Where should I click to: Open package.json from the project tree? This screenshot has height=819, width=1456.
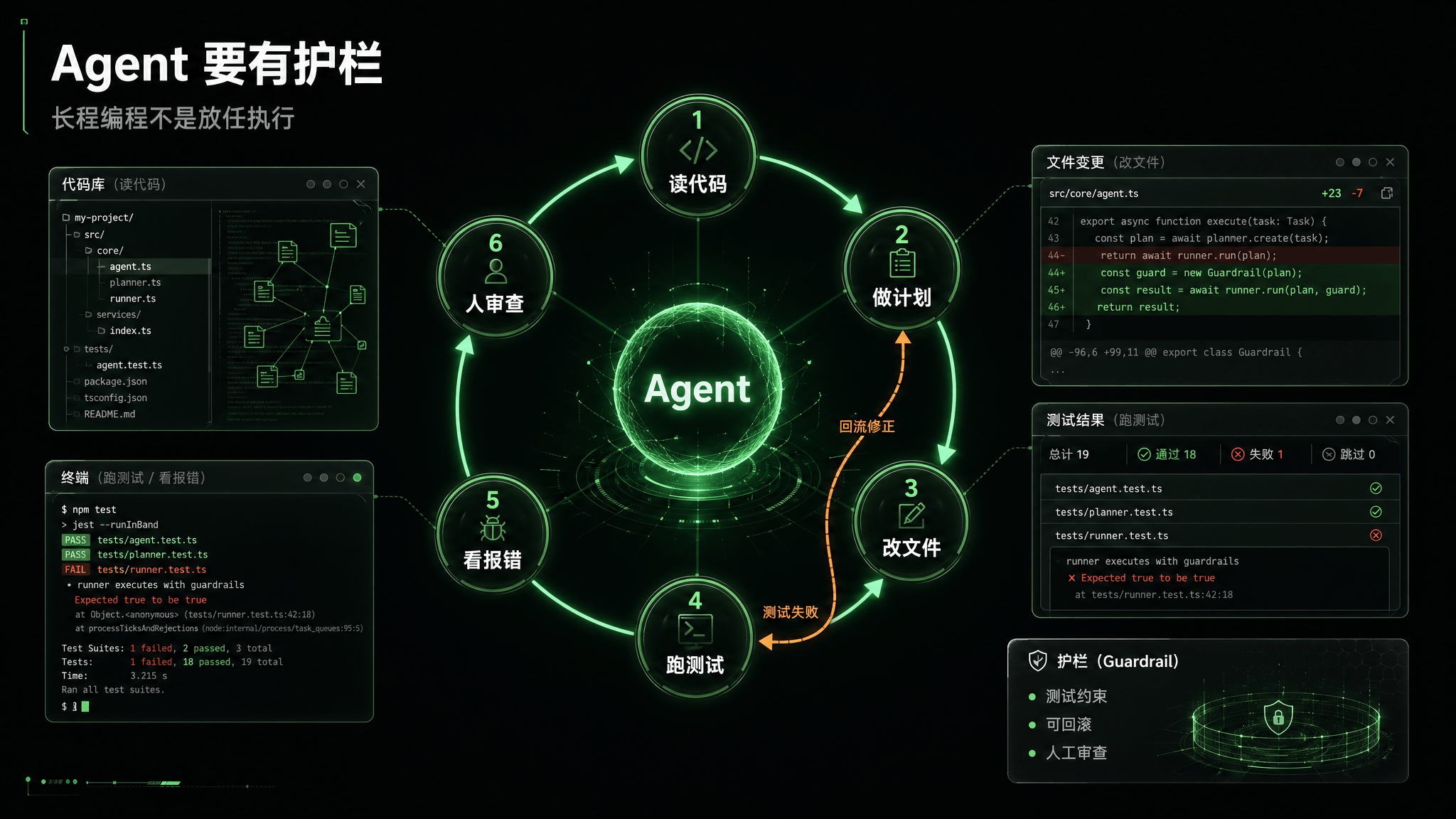(x=115, y=382)
